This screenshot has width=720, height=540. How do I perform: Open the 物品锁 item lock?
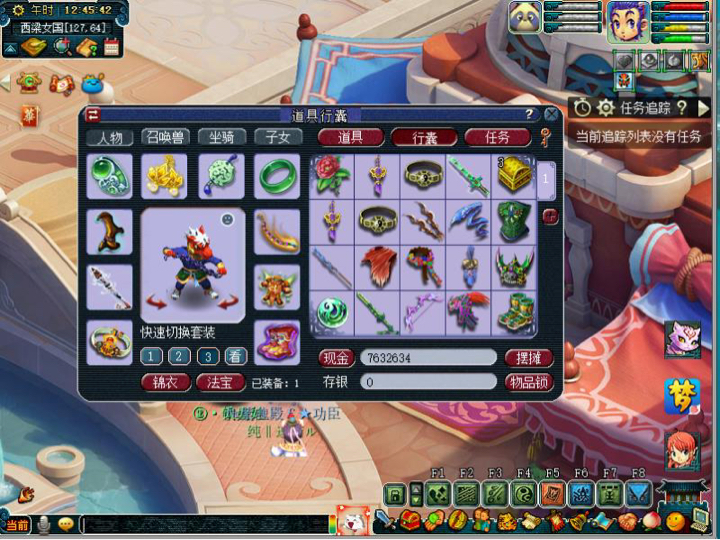pos(529,381)
